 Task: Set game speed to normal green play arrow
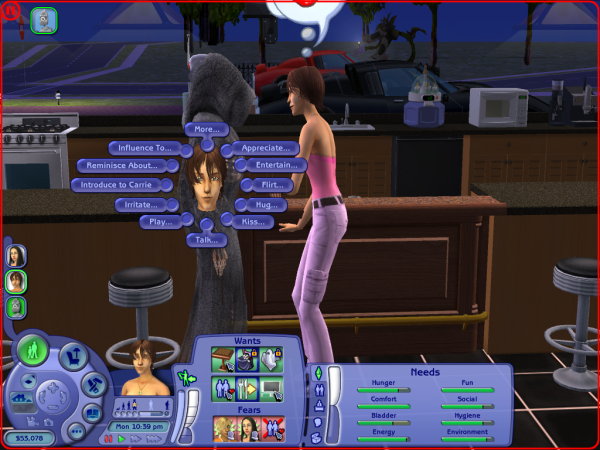pos(122,438)
